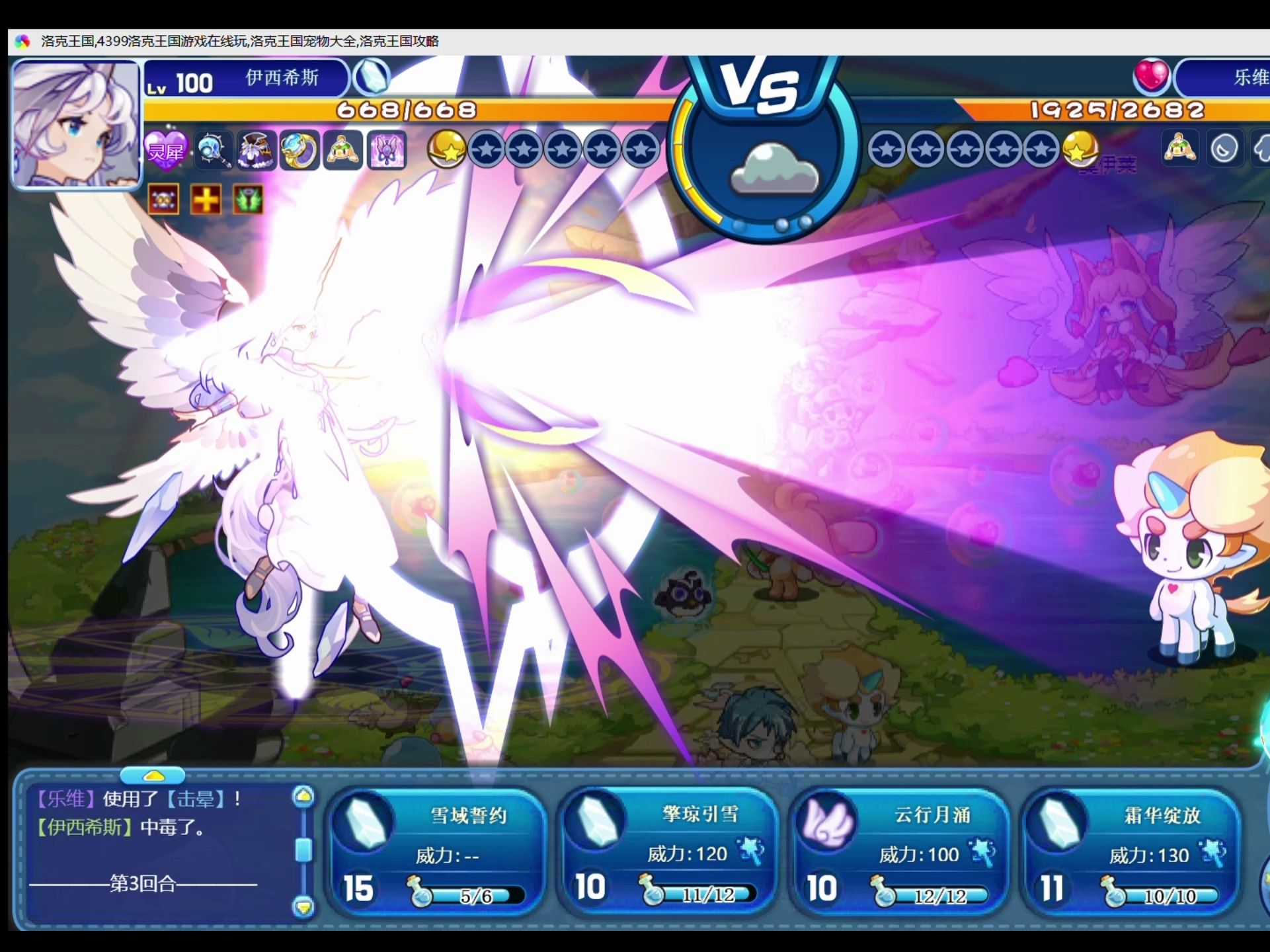Image resolution: width=1270 pixels, height=952 pixels.
Task: Inspect the purple butterfly equipment icon
Action: 386,150
